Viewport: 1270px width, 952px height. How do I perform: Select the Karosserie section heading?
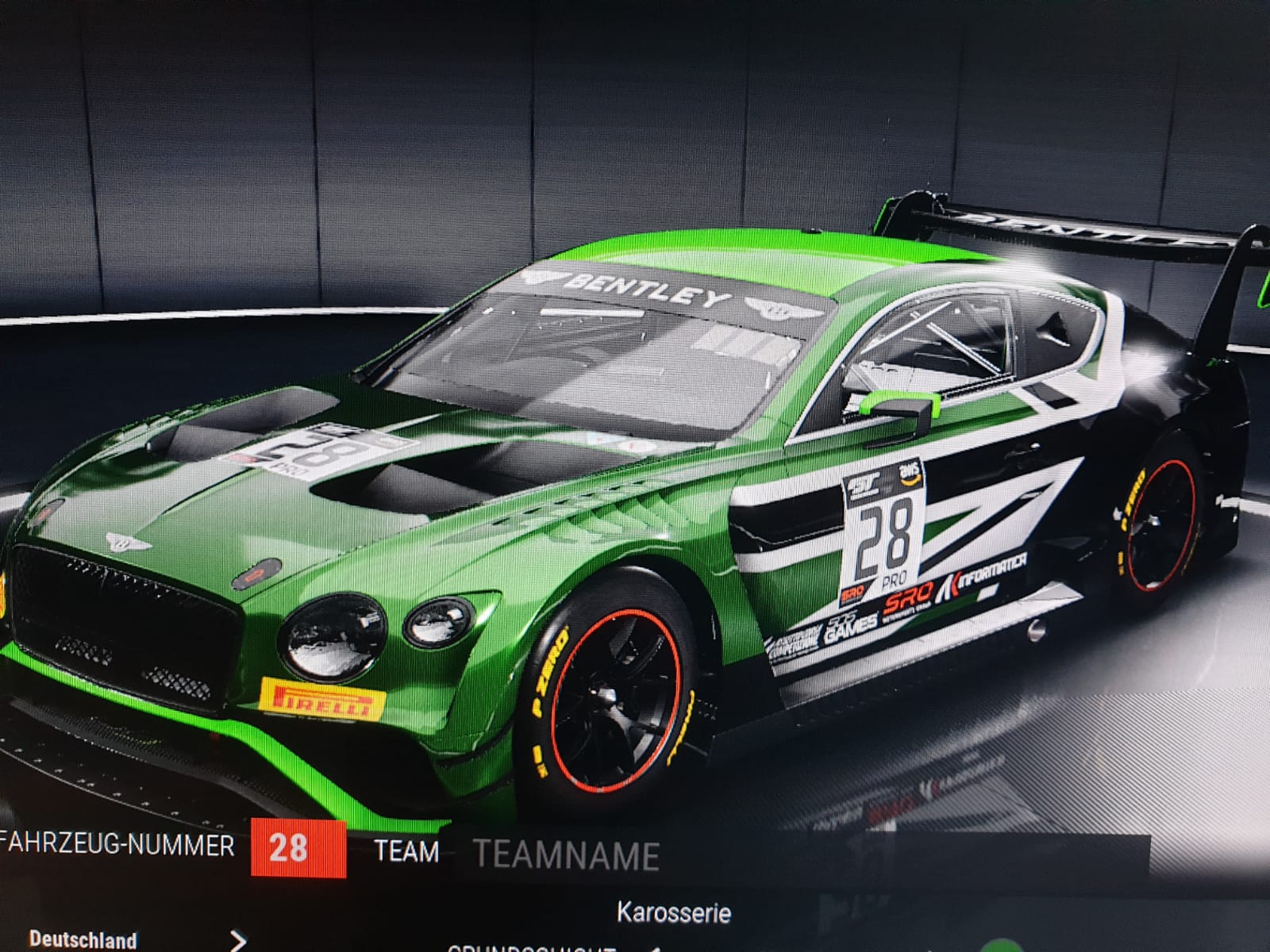tap(674, 913)
